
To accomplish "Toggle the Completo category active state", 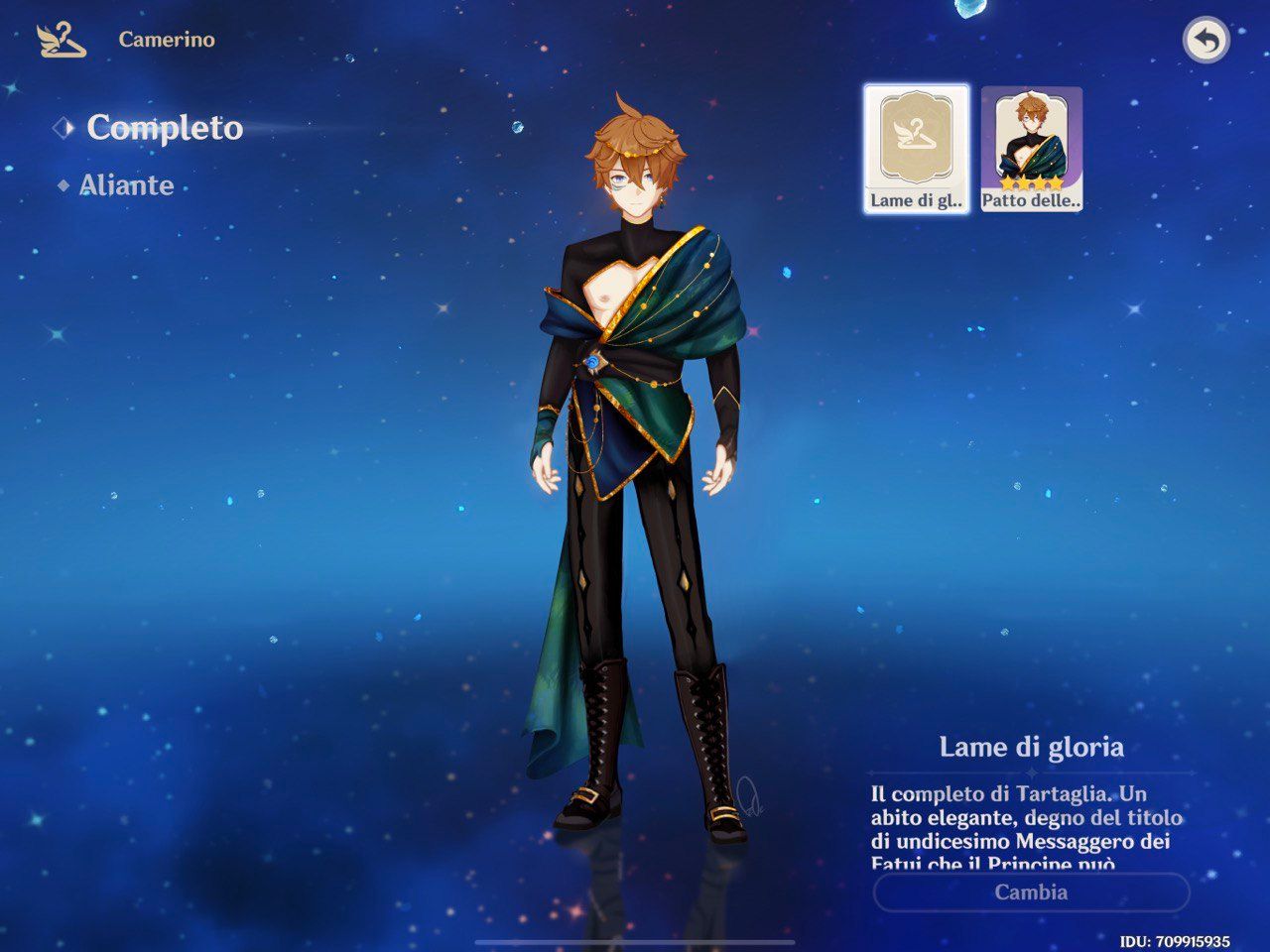I will 166,127.
